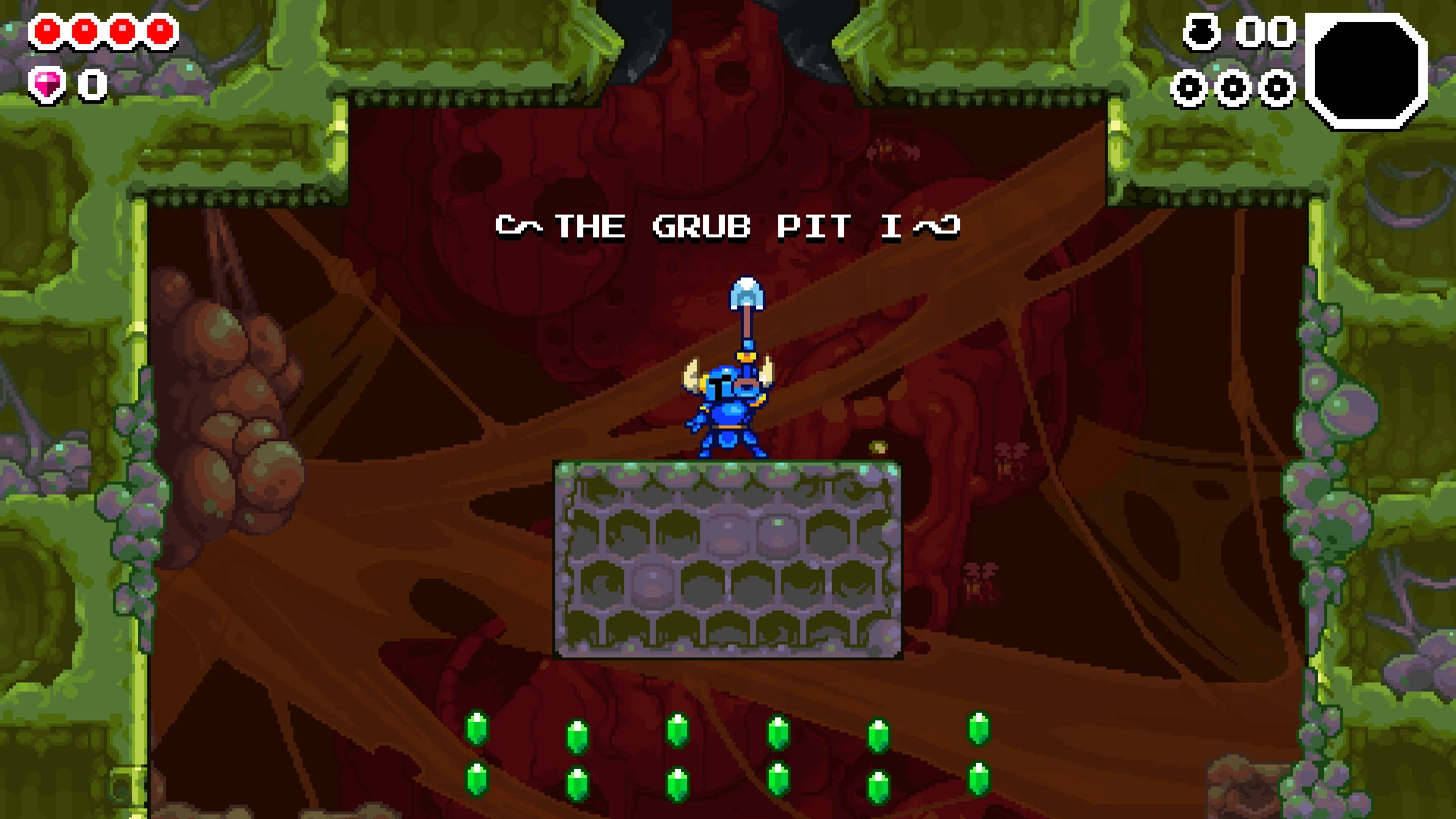Open the 00 counter display
This screenshot has width=1456, height=819.
(x=1265, y=32)
